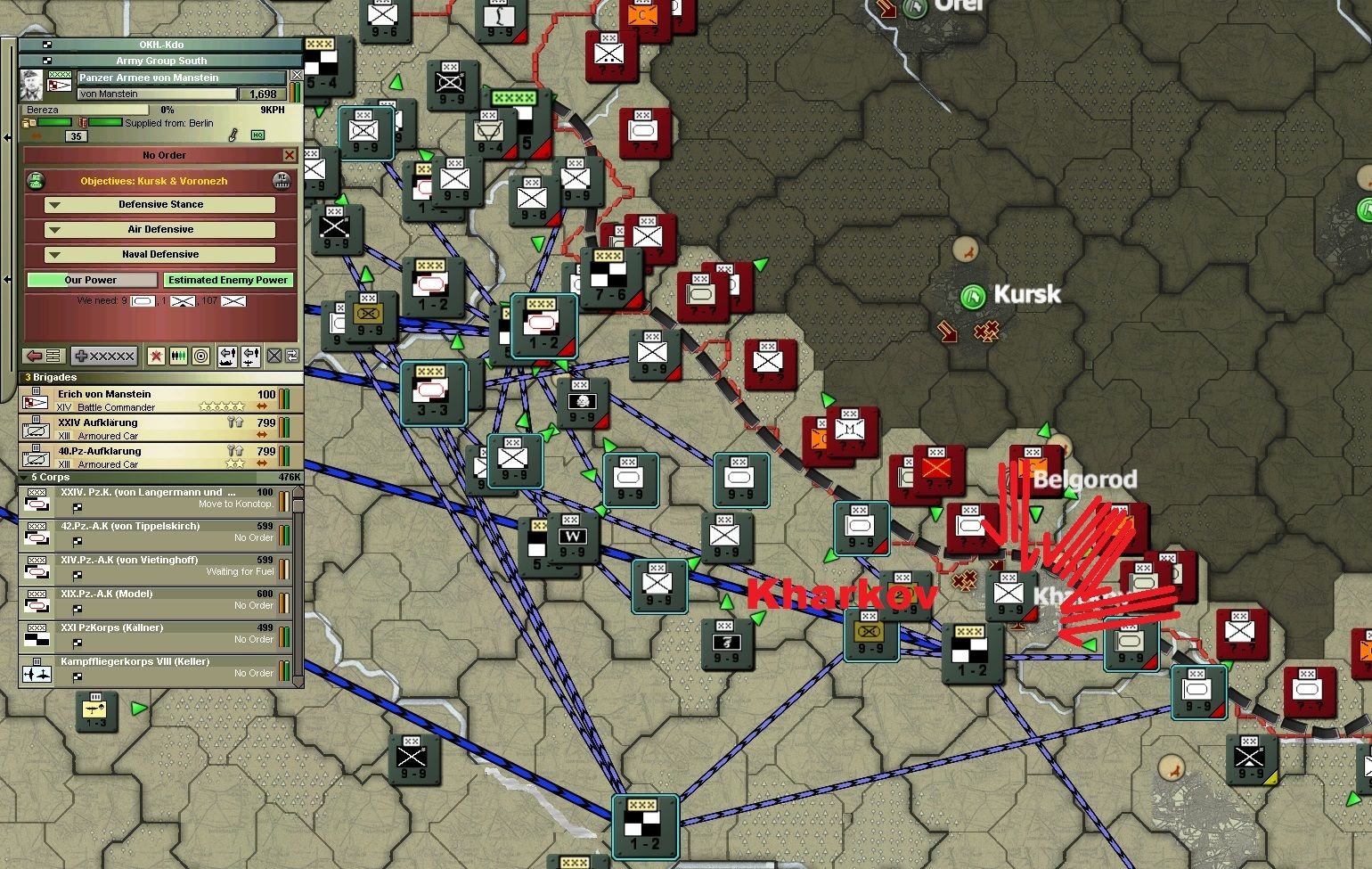Select the bullseye objectives icon
This screenshot has width=1372, height=869.
[201, 357]
